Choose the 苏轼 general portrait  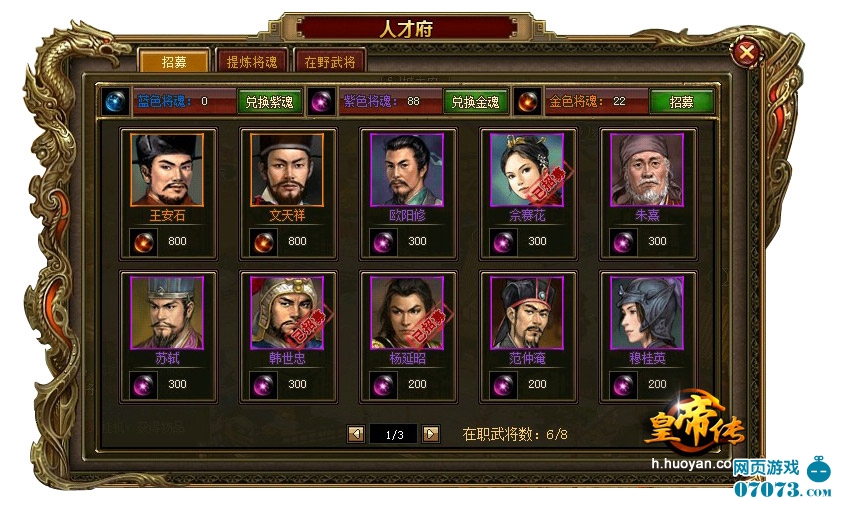coord(167,313)
